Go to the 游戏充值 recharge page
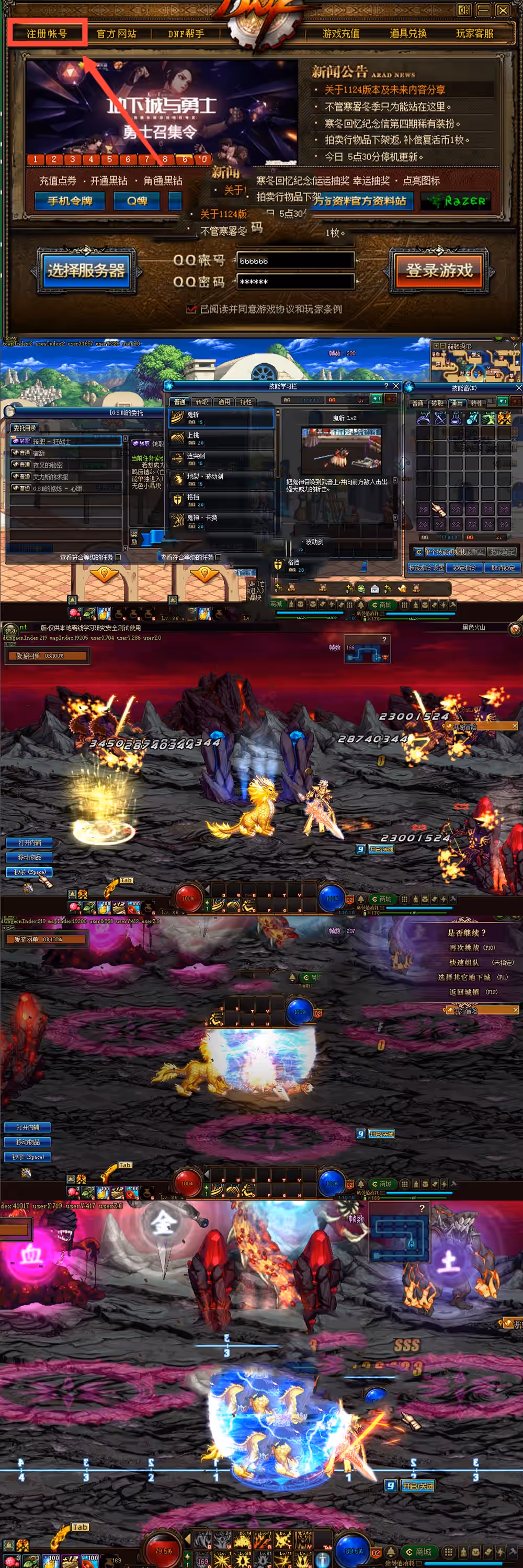The width and height of the screenshot is (523, 1568). [341, 33]
